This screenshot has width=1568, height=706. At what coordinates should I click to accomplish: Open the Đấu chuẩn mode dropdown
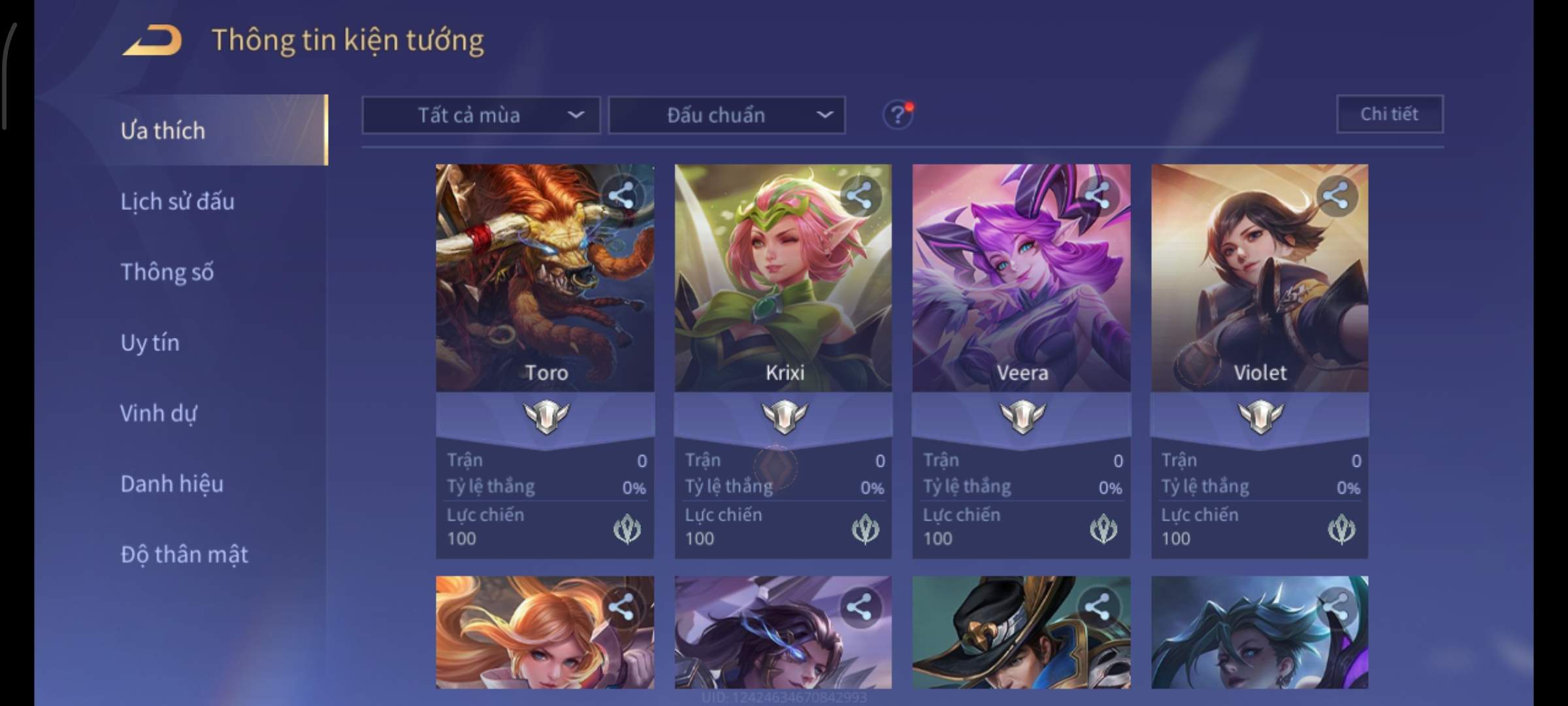click(x=727, y=116)
